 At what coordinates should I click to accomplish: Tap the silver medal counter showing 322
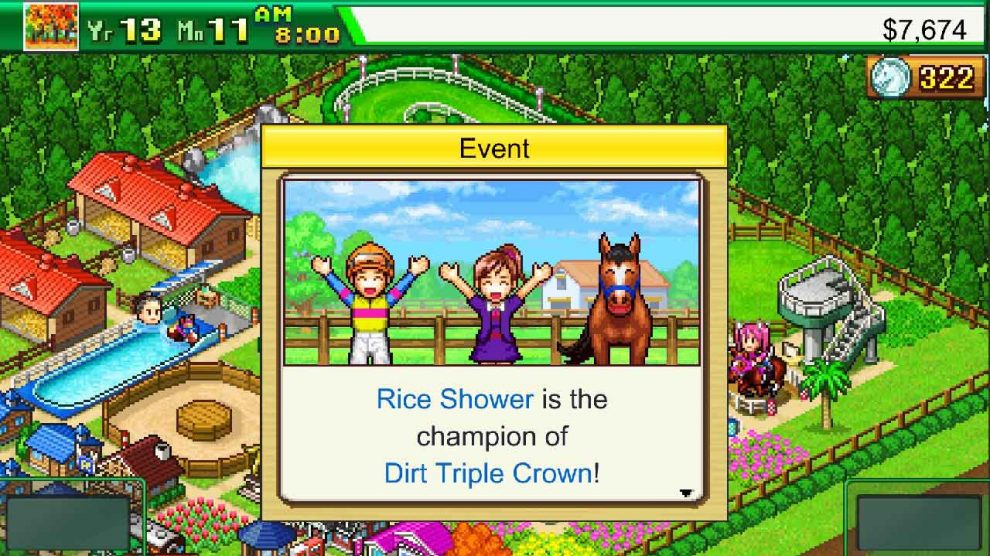point(924,78)
